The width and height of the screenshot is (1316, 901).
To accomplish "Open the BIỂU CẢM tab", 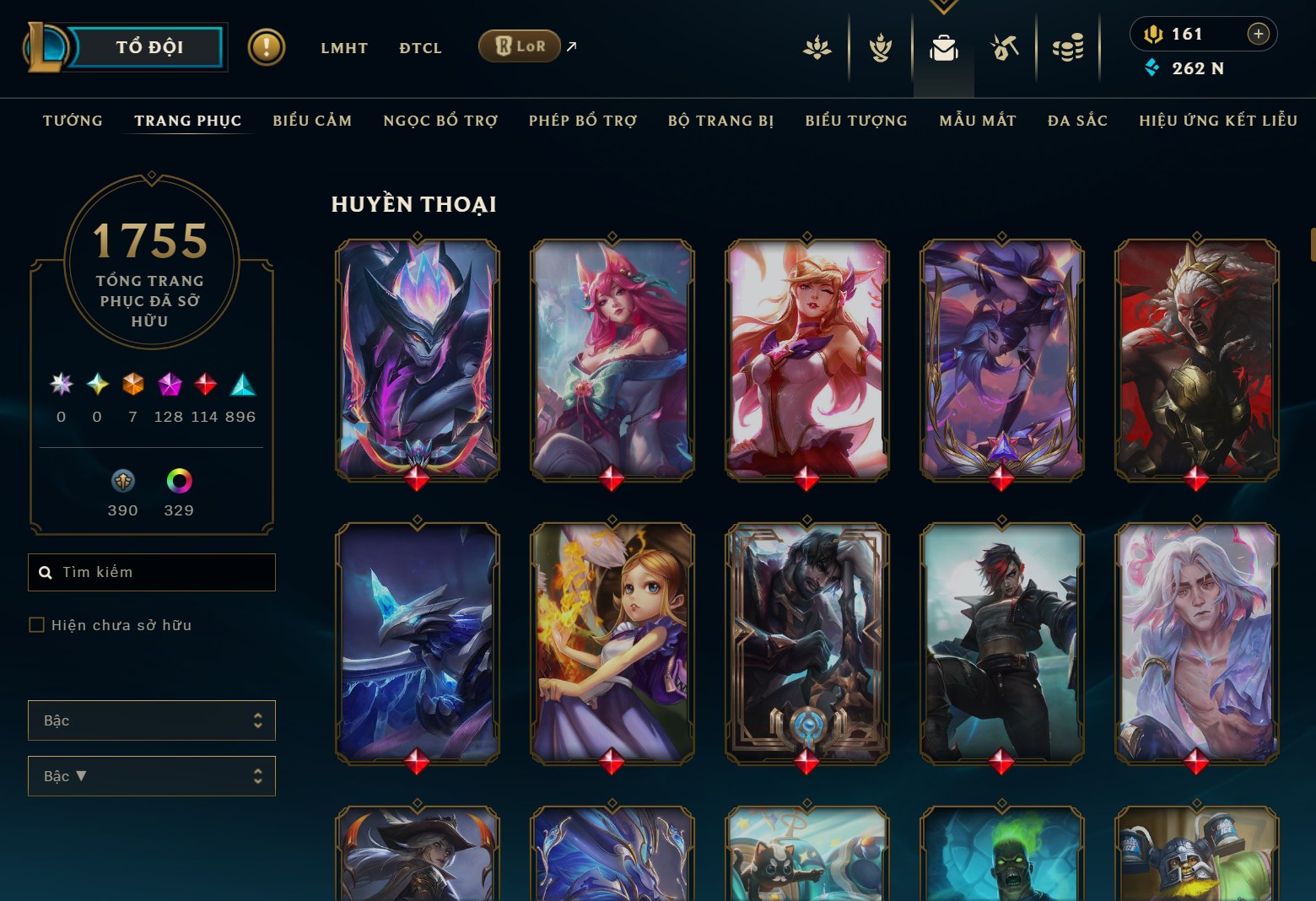I will tap(311, 121).
